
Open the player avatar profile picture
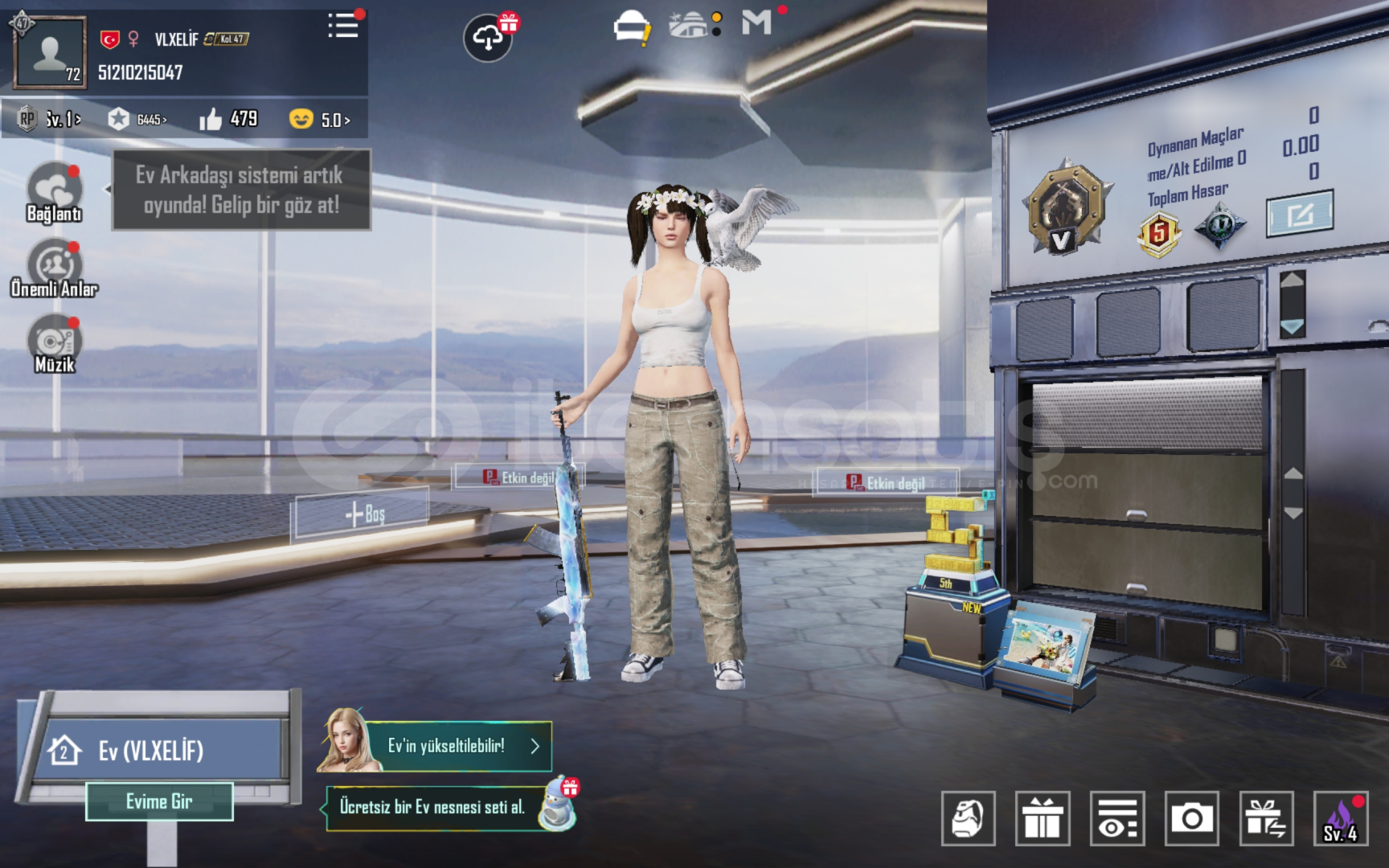[x=50, y=53]
